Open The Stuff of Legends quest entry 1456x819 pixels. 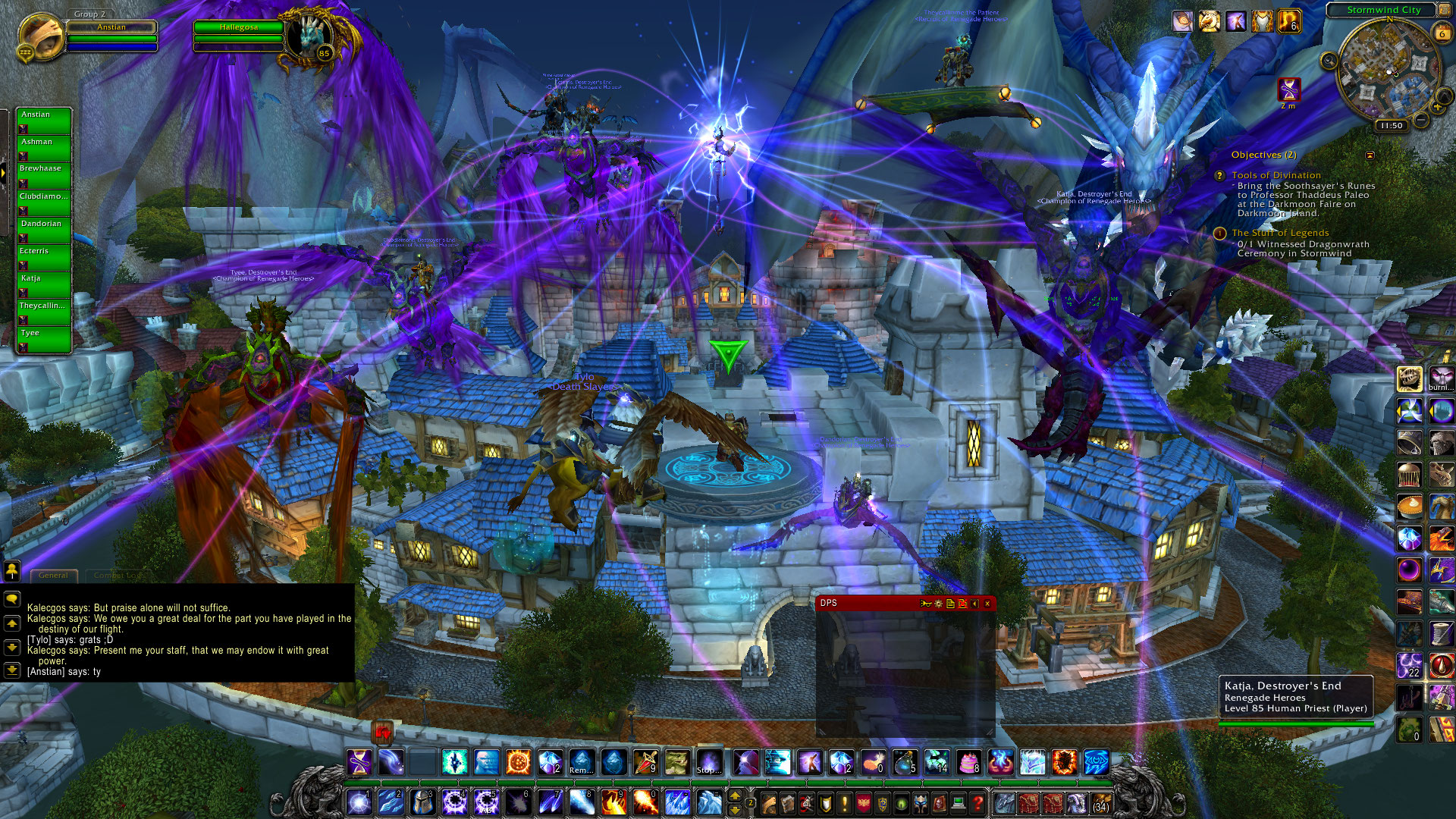coord(1280,233)
